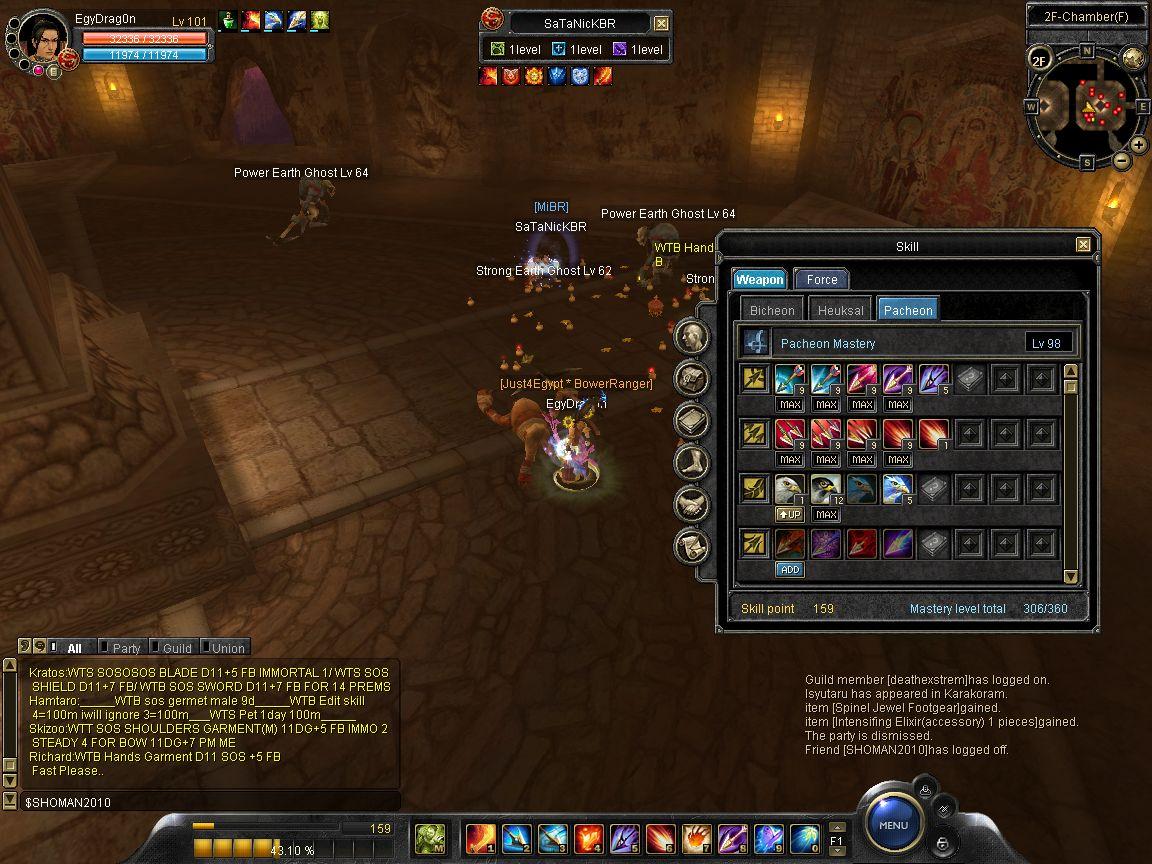Click the chat input field
1152x864 pixels.
click(x=200, y=802)
